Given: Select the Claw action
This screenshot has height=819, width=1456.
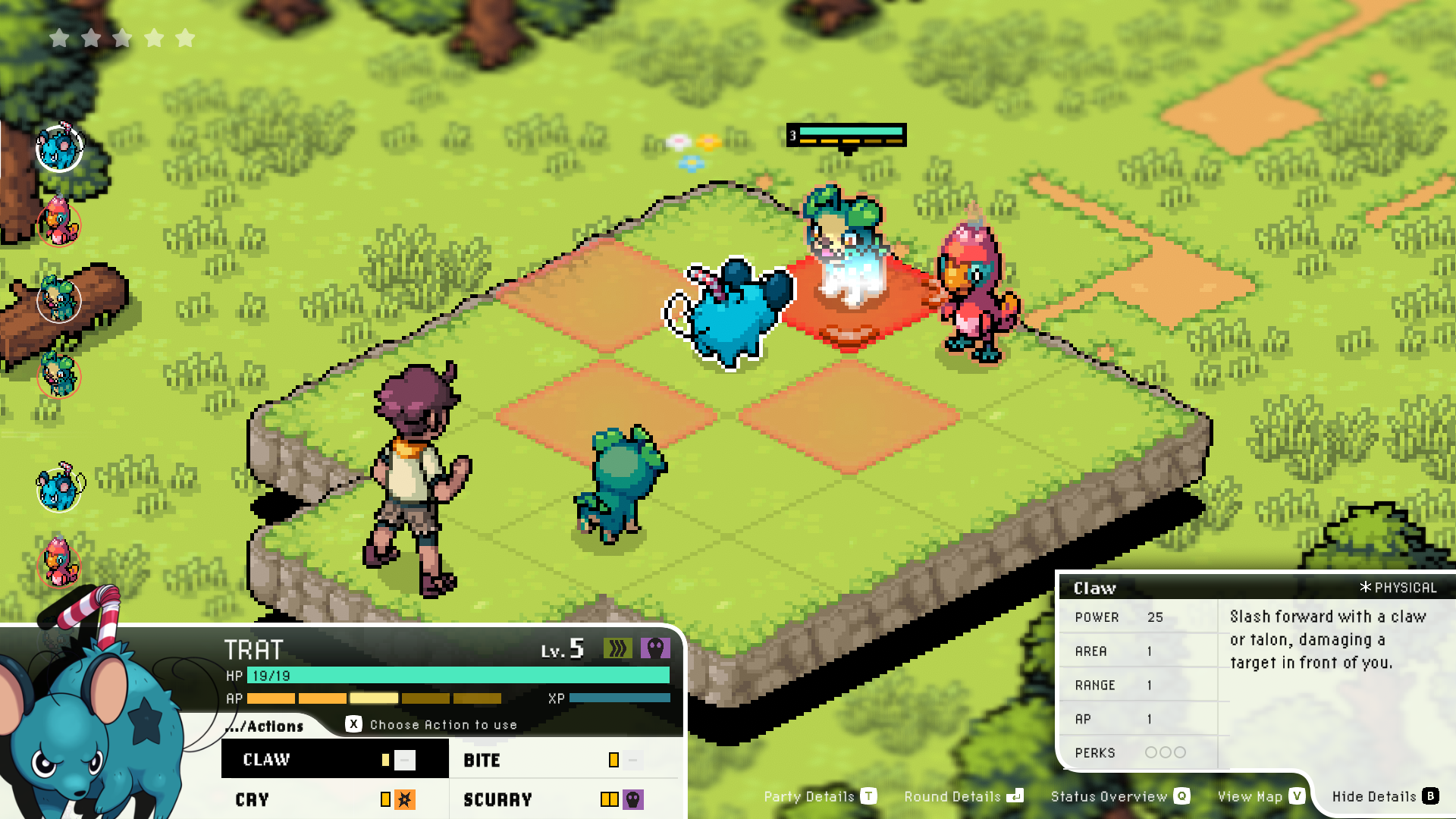Looking at the screenshot, I should pos(334,759).
